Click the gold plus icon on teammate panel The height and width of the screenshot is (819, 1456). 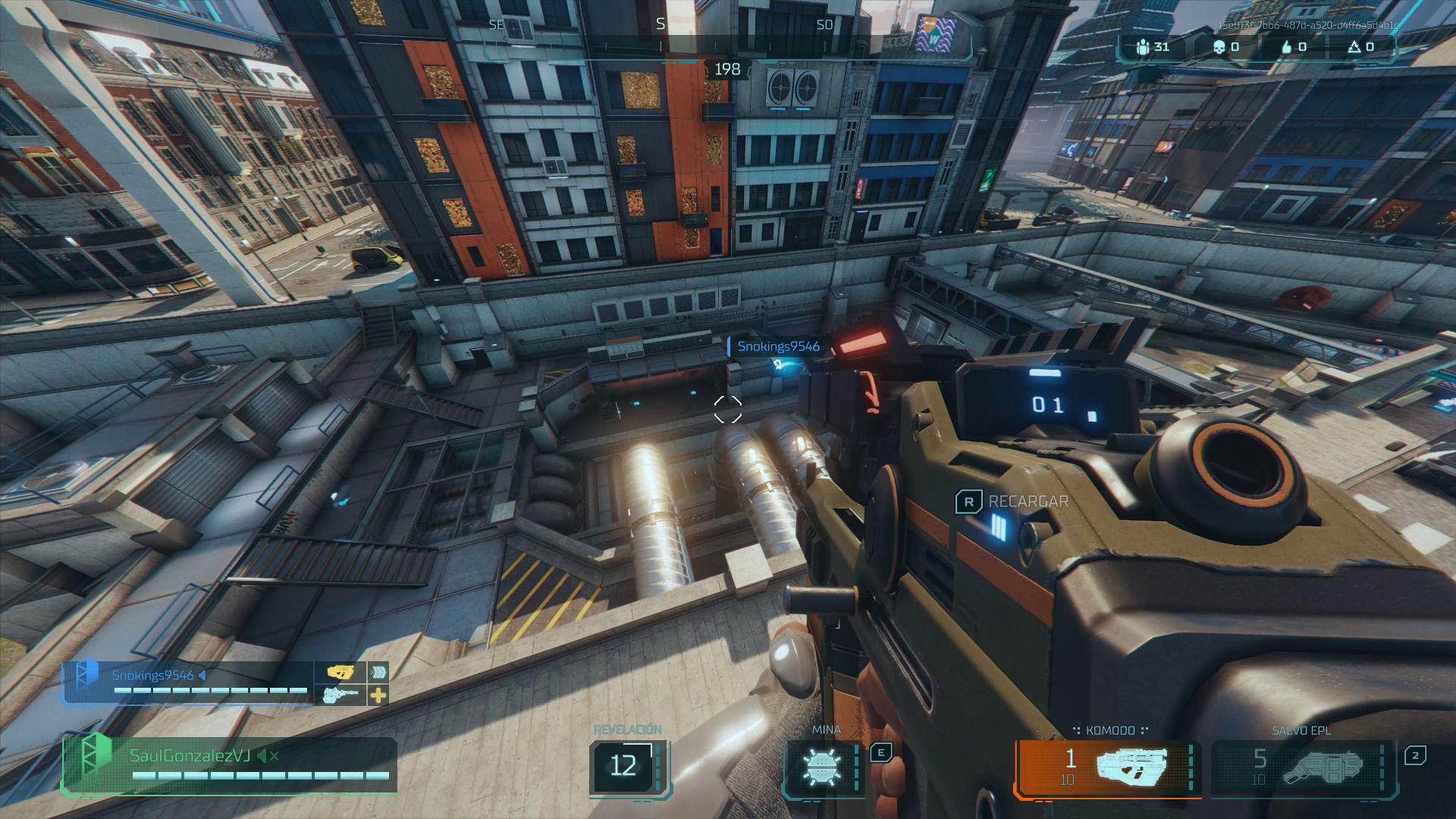(378, 695)
